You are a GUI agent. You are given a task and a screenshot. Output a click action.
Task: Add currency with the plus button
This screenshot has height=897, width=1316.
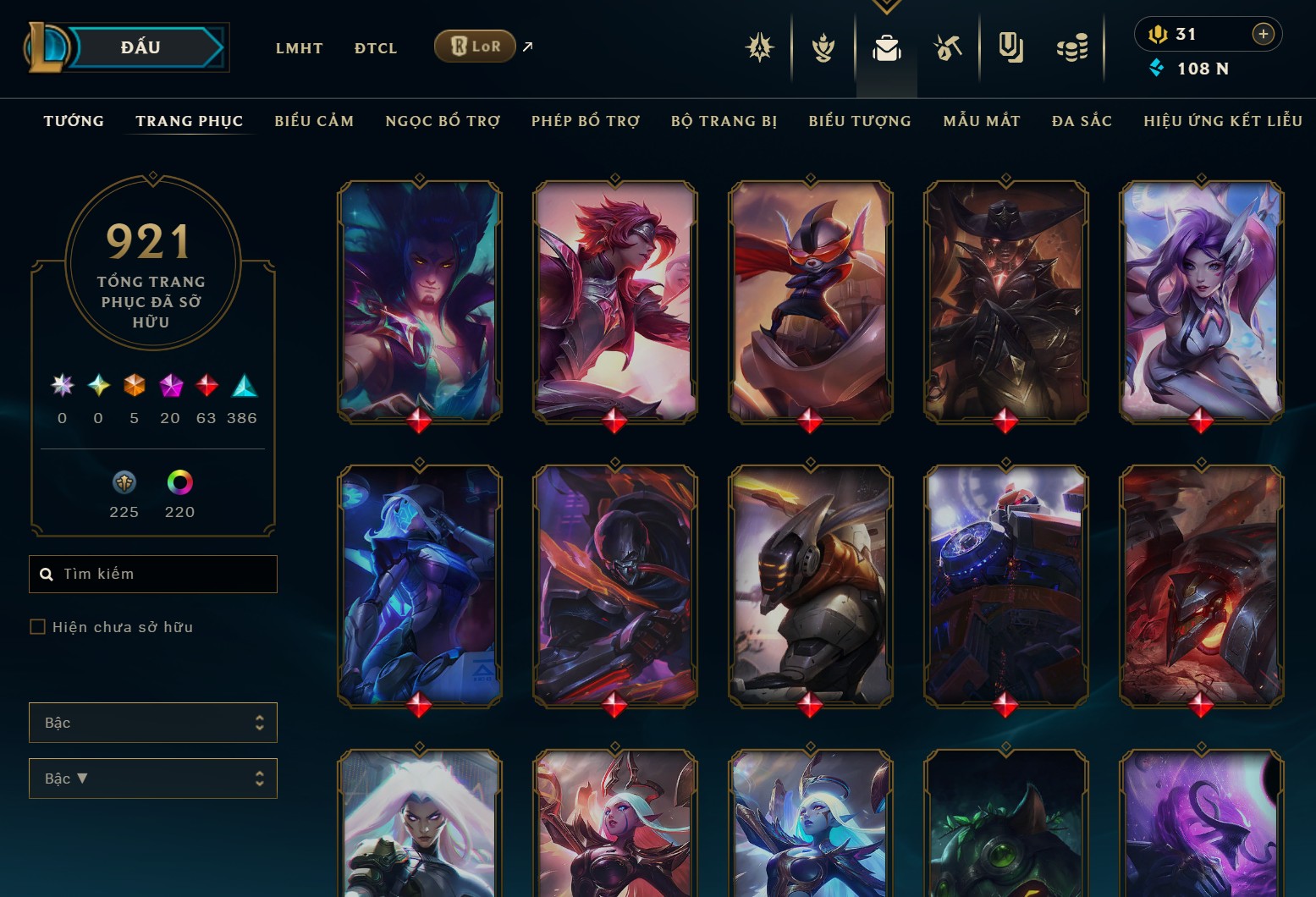coord(1263,34)
